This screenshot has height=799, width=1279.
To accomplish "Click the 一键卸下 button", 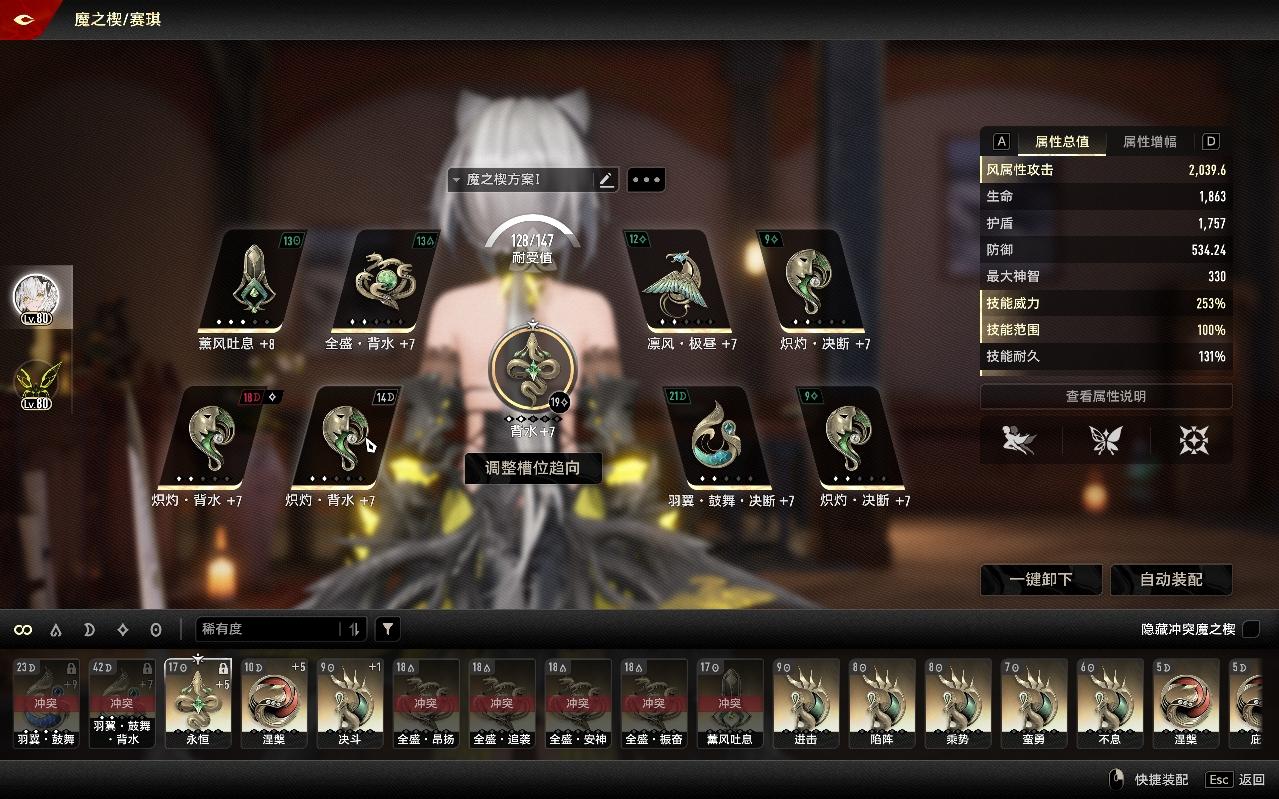I will pos(1041,580).
